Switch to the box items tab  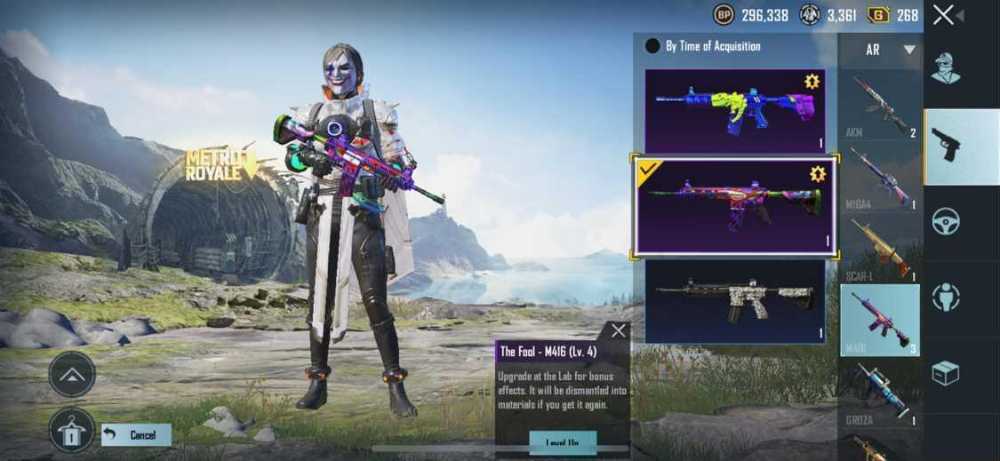click(x=946, y=372)
